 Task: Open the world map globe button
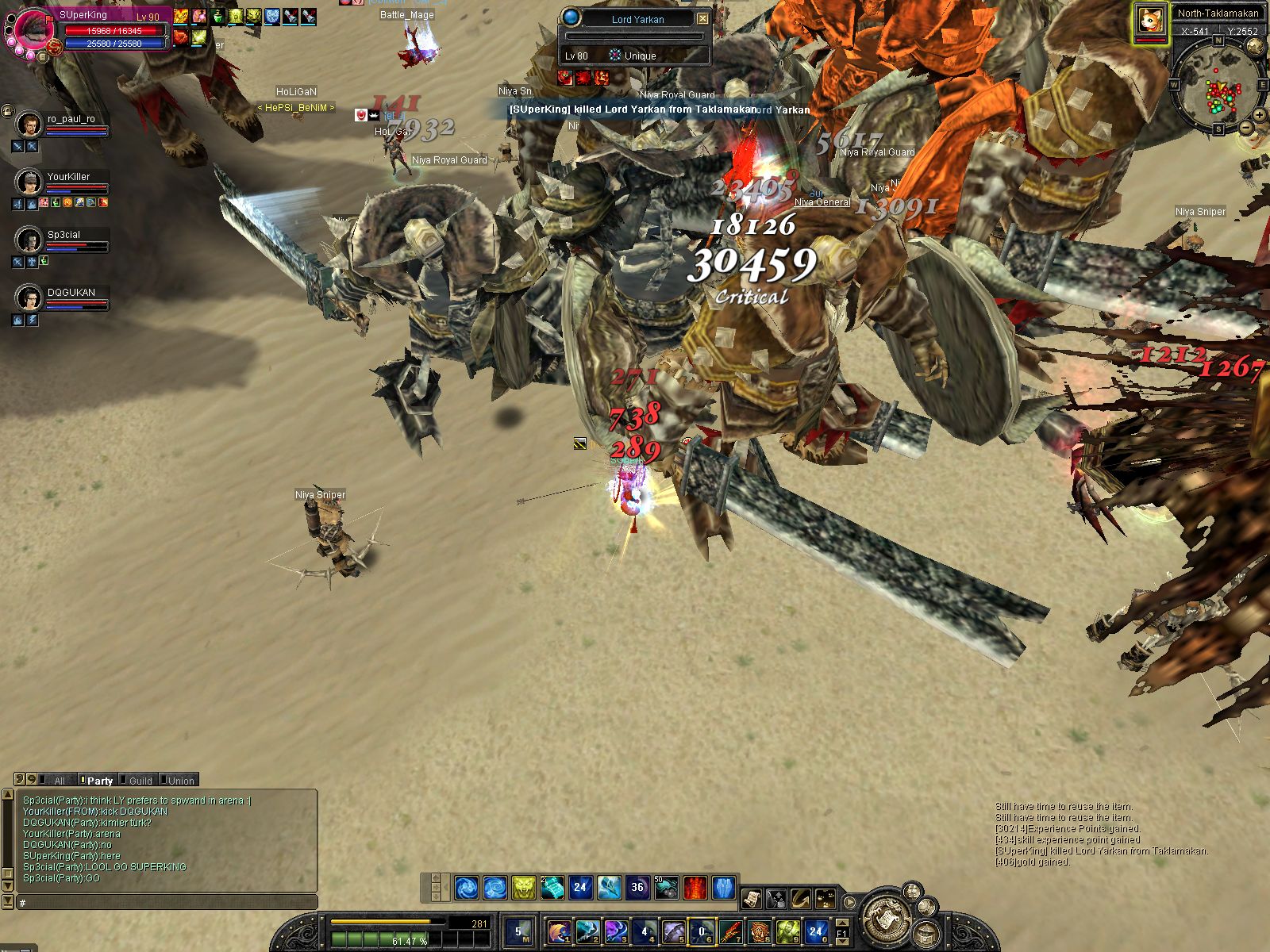click(1255, 46)
